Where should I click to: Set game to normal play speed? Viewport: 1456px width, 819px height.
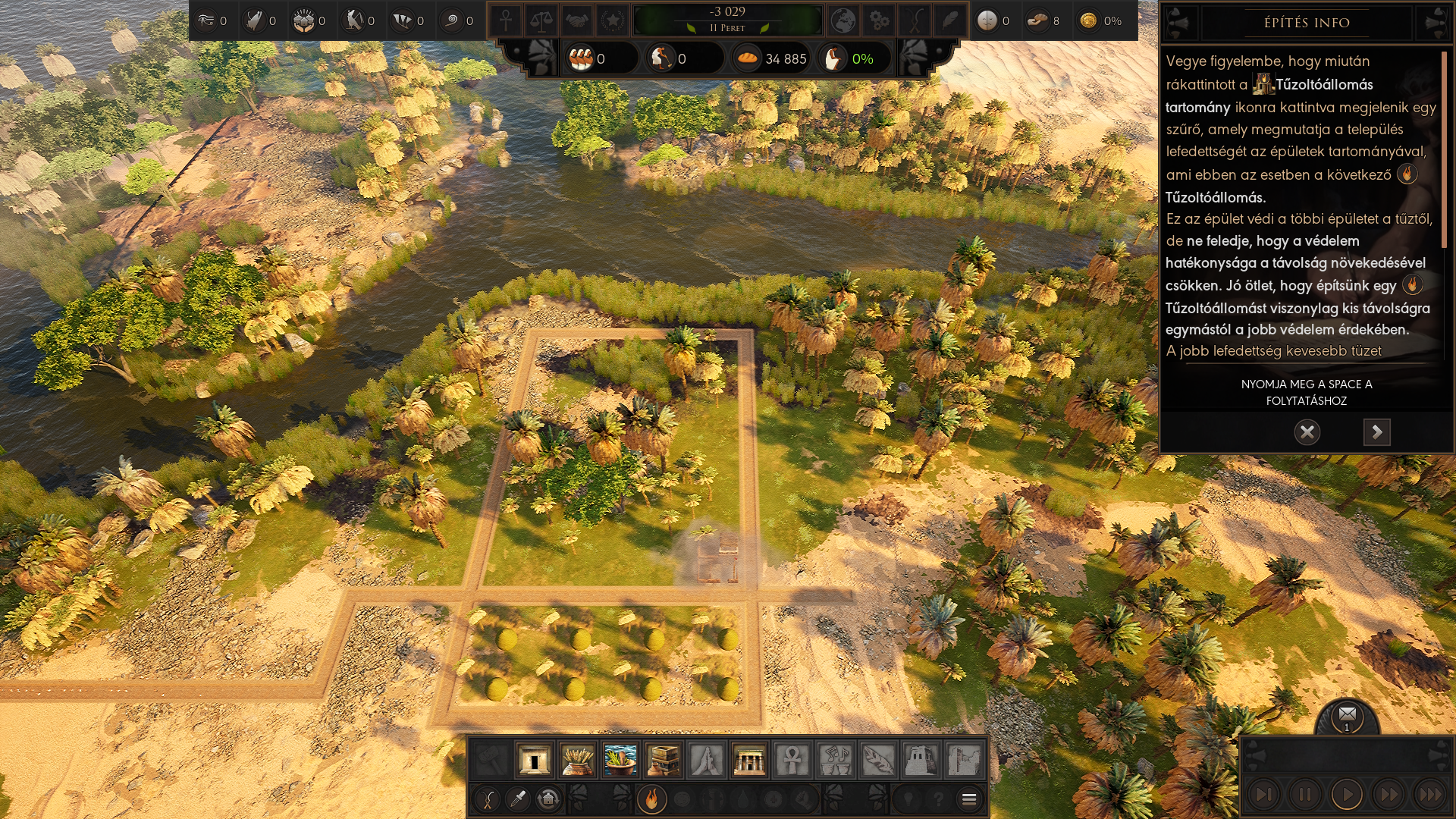point(1347,794)
